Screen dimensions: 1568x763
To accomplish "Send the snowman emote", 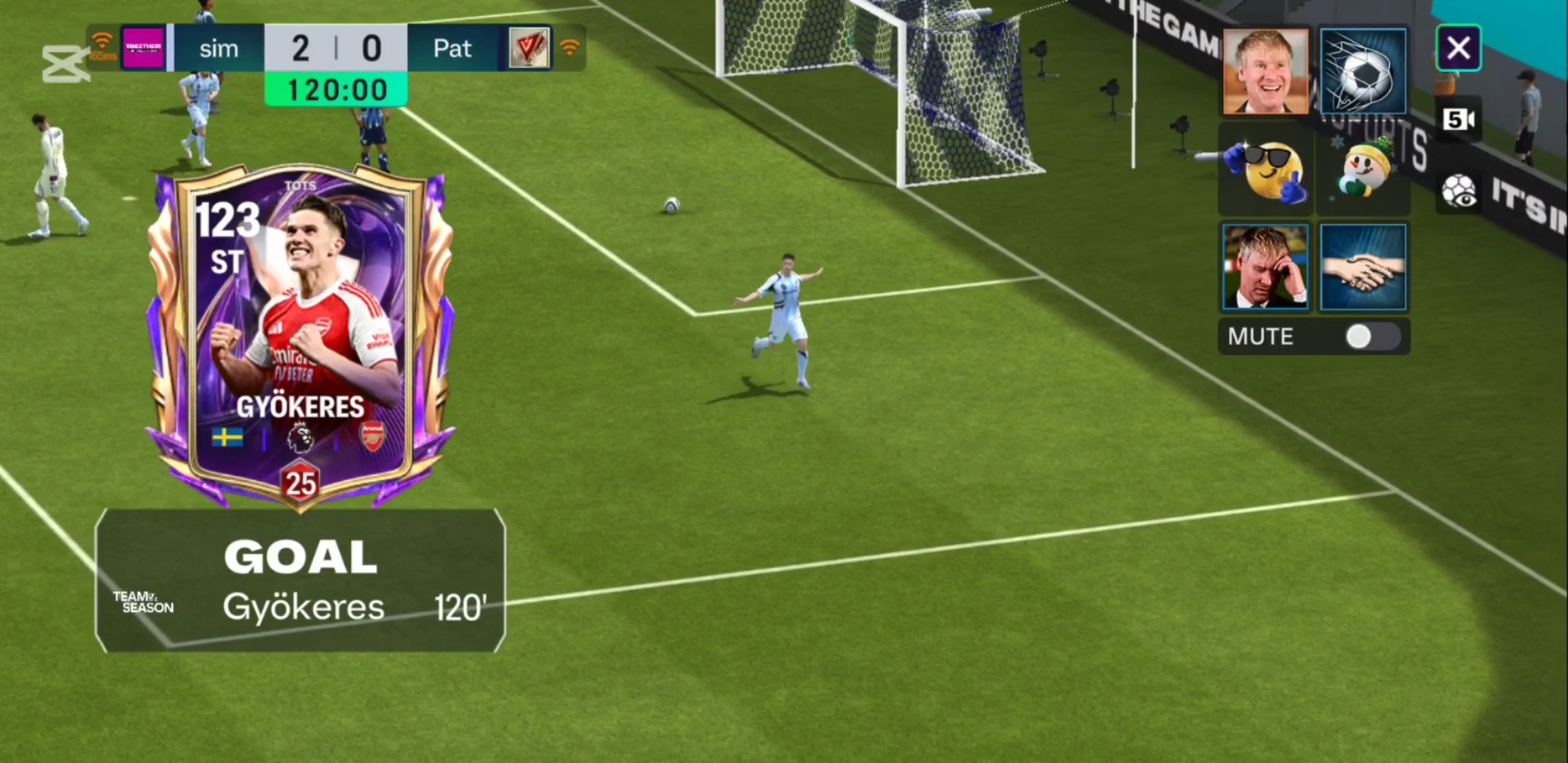I will pyautogui.click(x=1362, y=170).
